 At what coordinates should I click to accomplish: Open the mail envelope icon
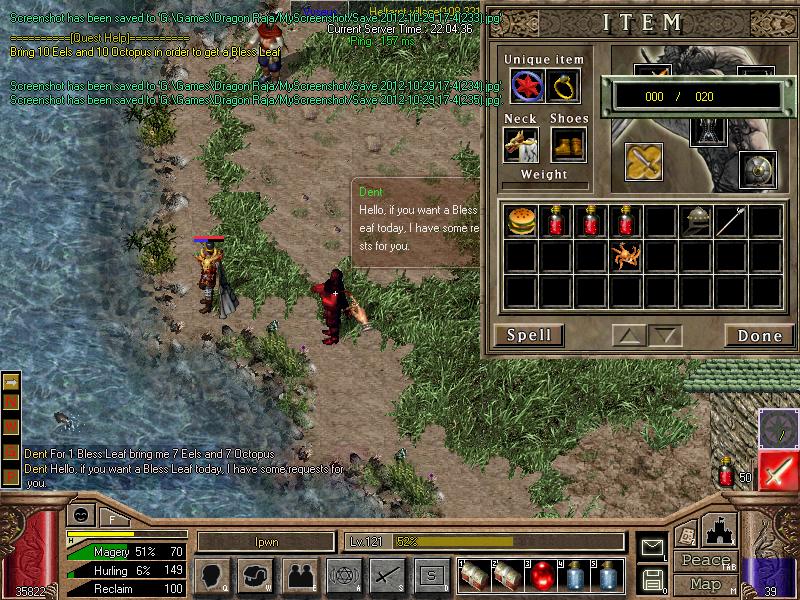pos(652,547)
